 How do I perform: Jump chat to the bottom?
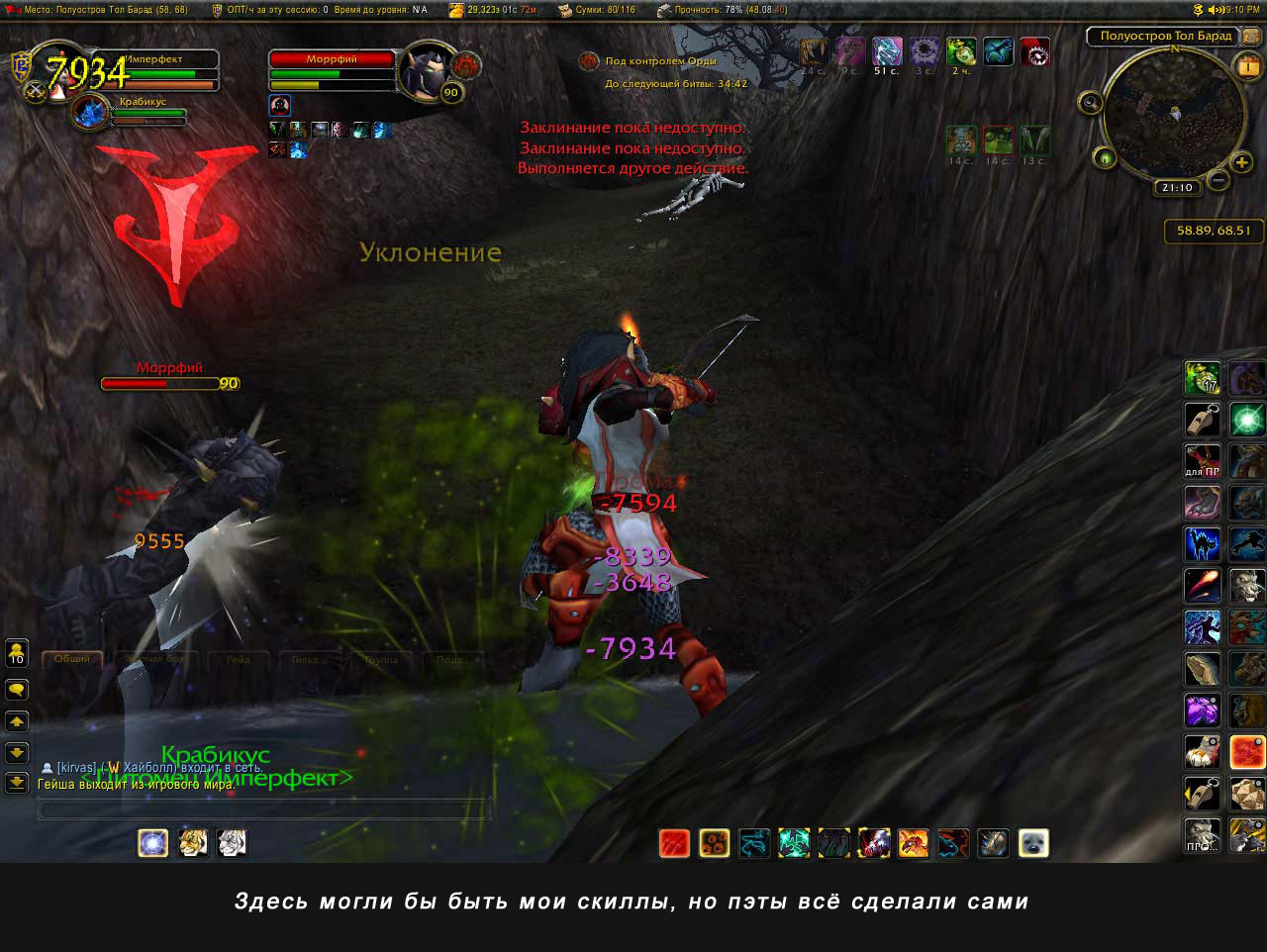[x=17, y=783]
